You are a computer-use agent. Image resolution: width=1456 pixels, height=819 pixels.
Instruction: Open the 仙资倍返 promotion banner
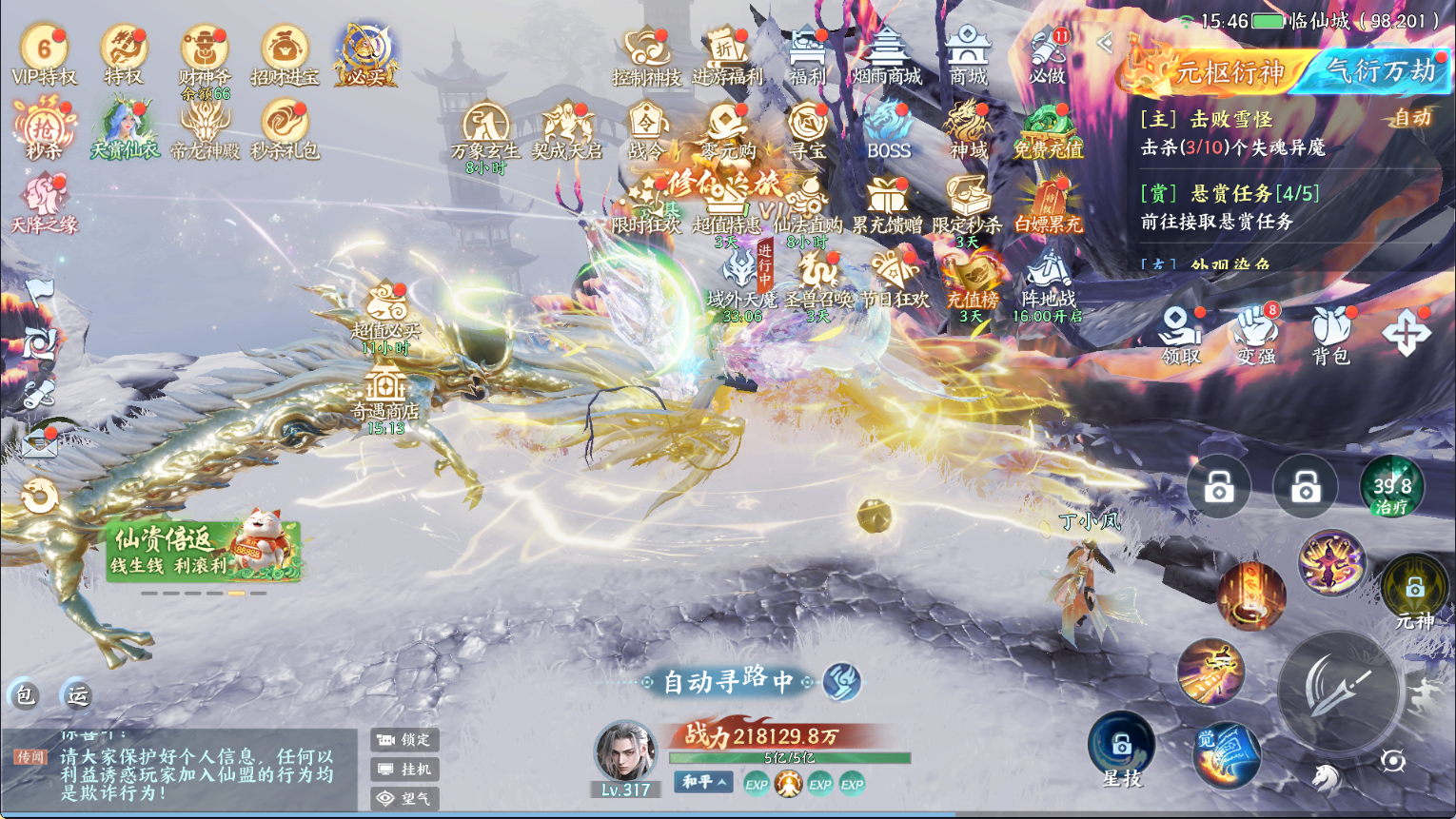point(204,552)
